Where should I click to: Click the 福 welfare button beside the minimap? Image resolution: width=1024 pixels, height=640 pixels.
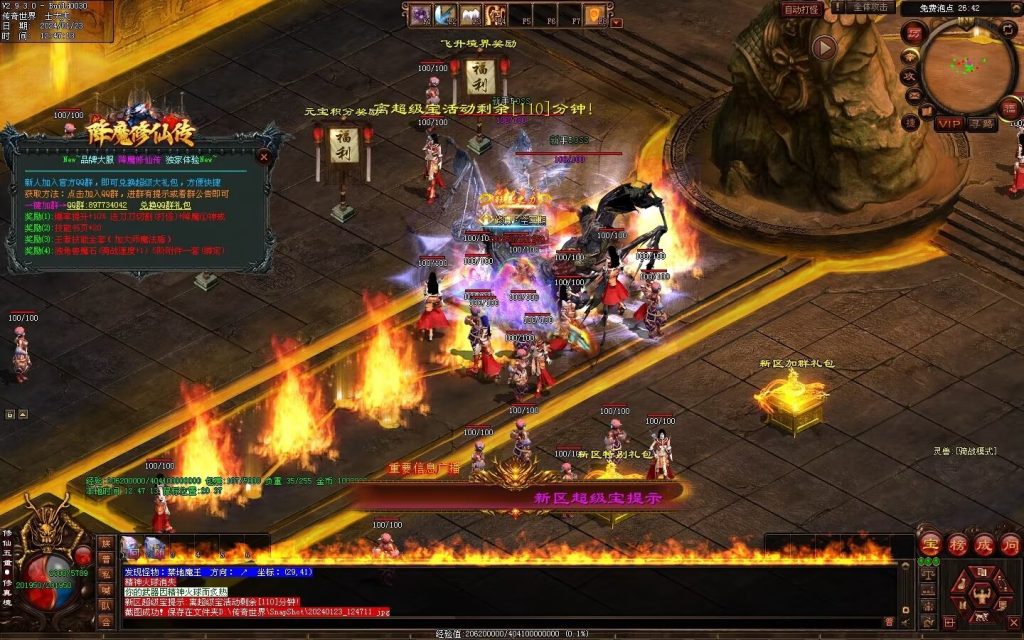click(x=1010, y=107)
